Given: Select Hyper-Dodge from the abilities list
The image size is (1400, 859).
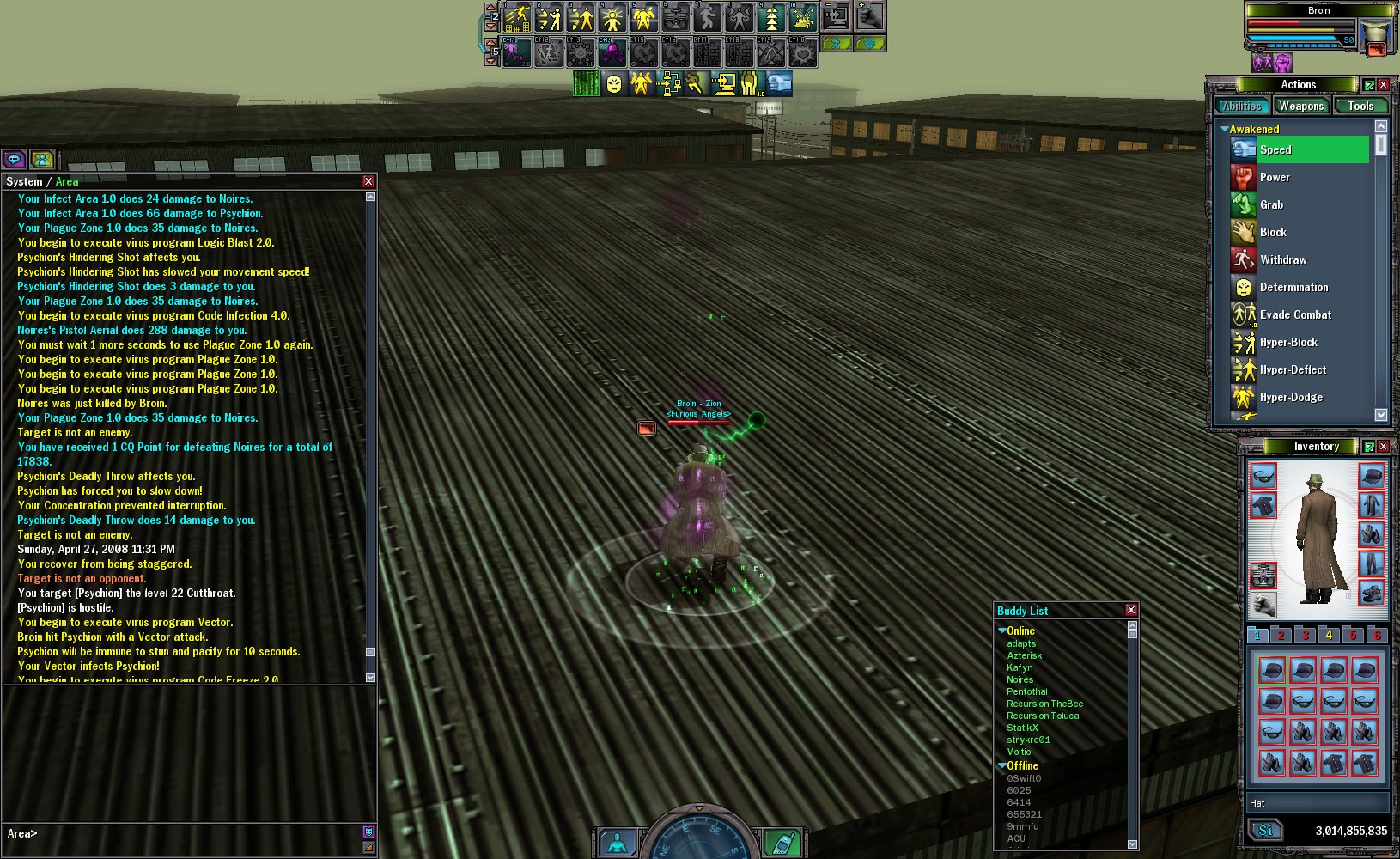Looking at the screenshot, I should point(1291,397).
